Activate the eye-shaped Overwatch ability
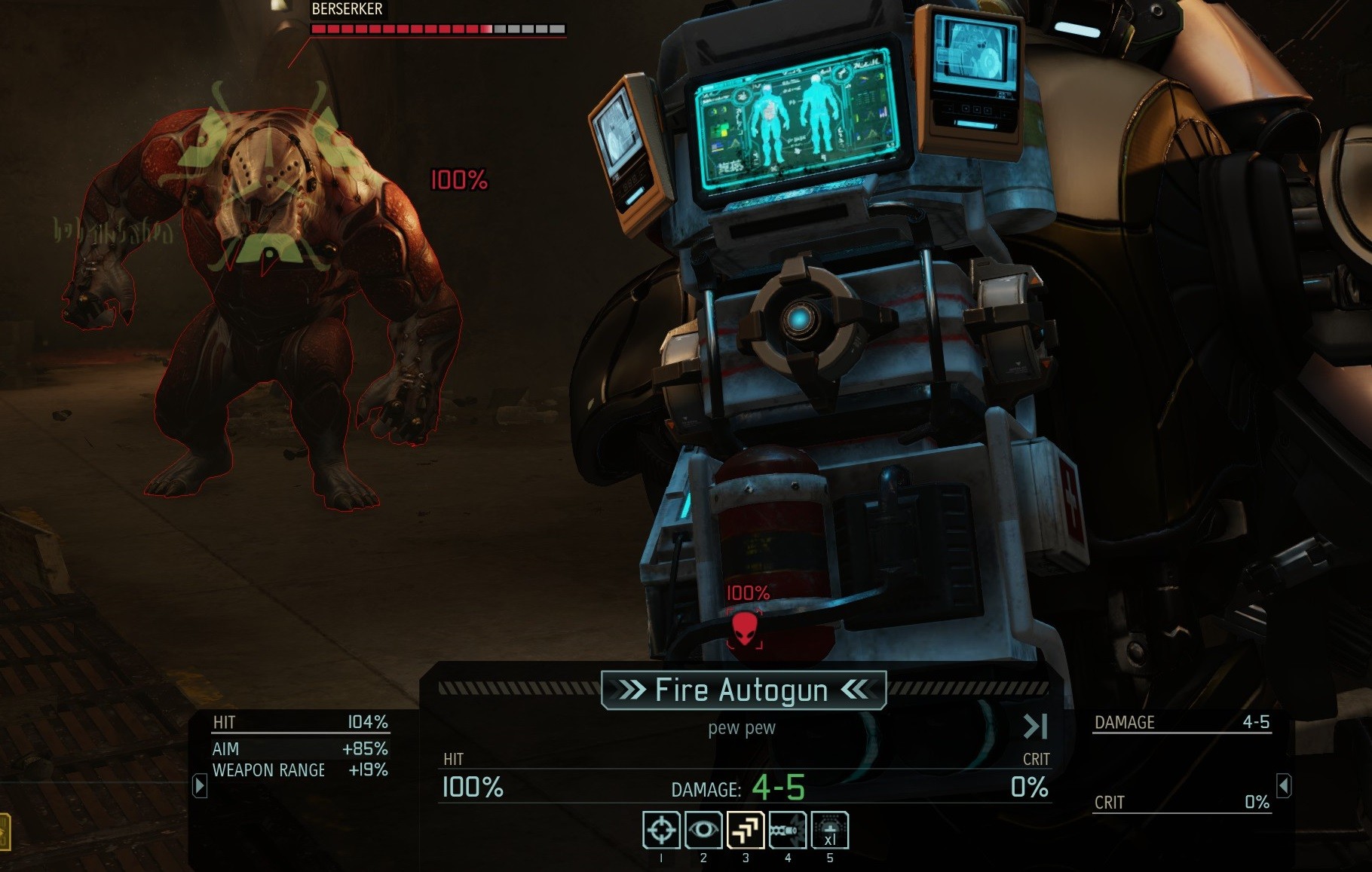The width and height of the screenshot is (1372, 872). tap(703, 831)
